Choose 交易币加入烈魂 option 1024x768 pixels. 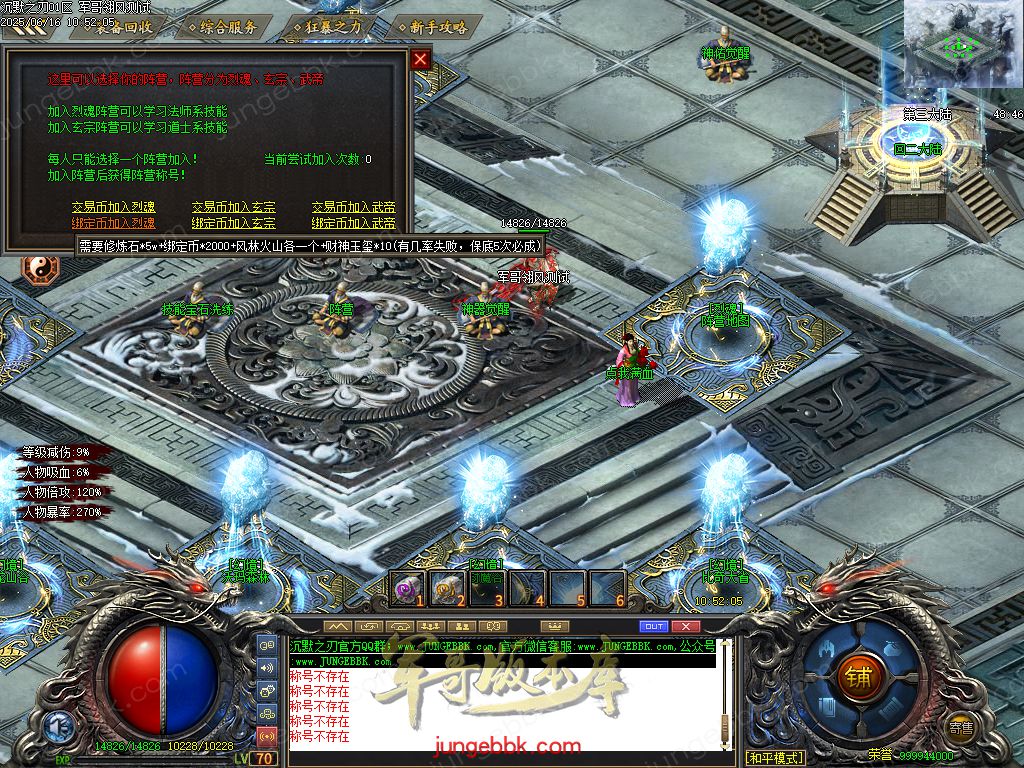pos(113,207)
